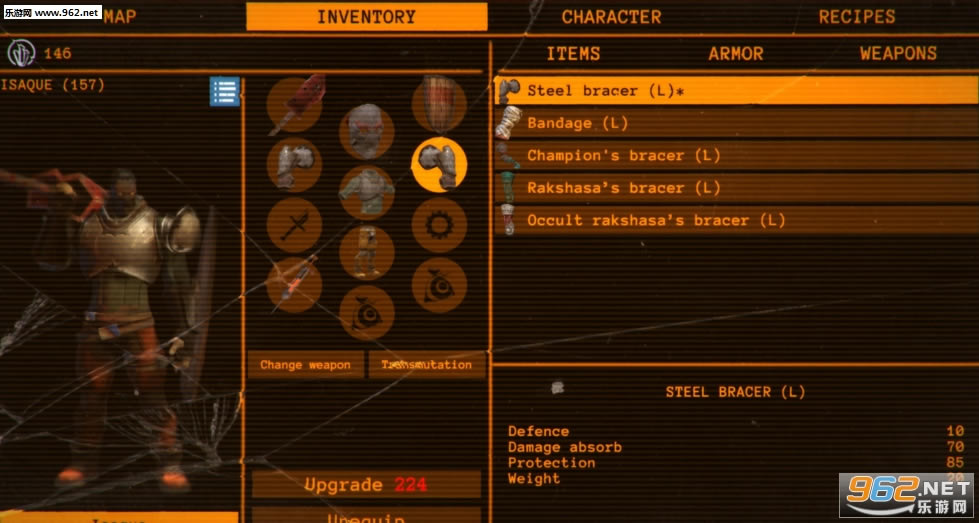Select the red weapon equipment slot
The height and width of the screenshot is (523, 979).
click(x=294, y=103)
